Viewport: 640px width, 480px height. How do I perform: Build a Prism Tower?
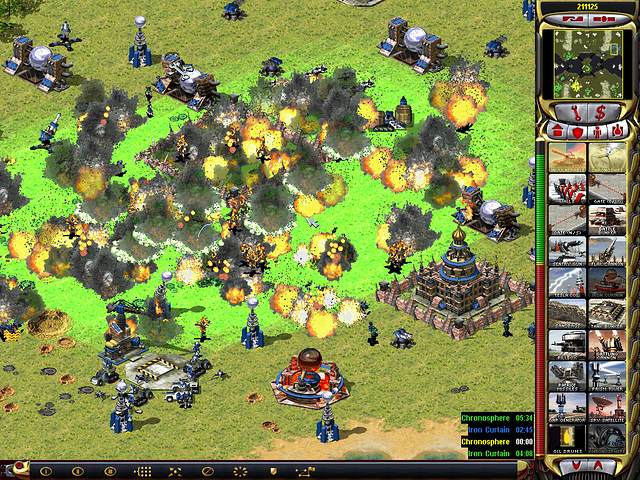(x=606, y=375)
